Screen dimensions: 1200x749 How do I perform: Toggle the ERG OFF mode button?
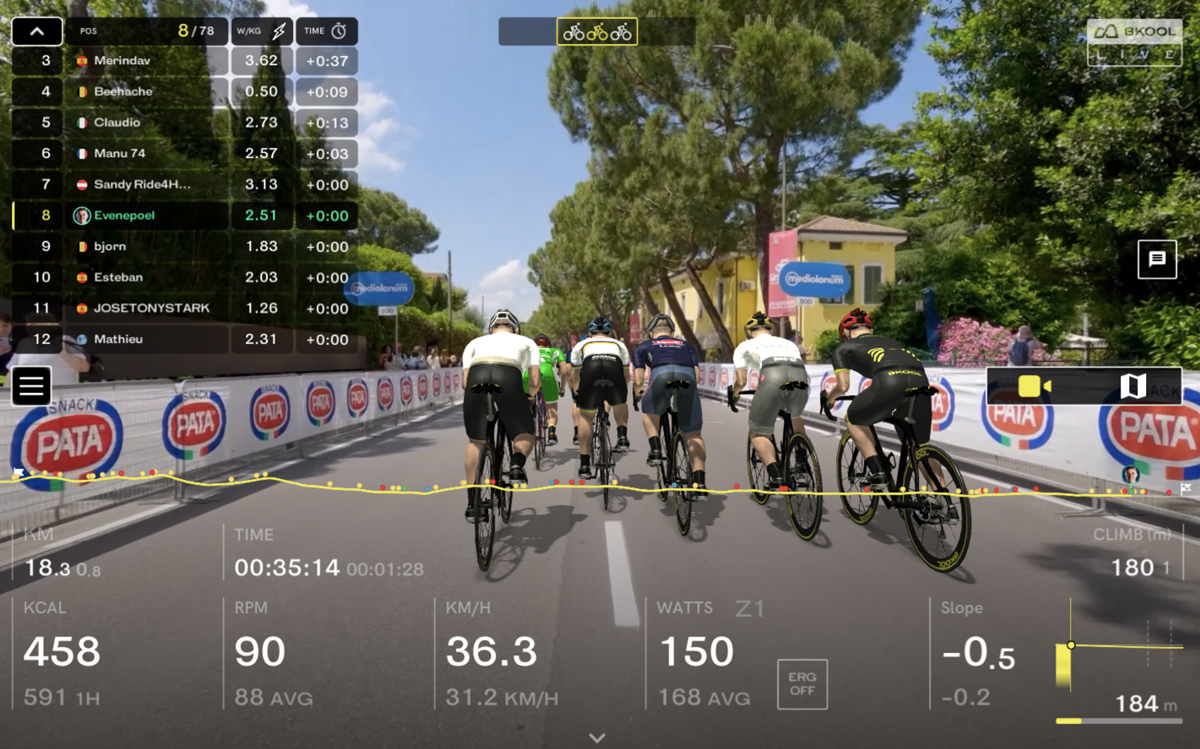tap(802, 684)
